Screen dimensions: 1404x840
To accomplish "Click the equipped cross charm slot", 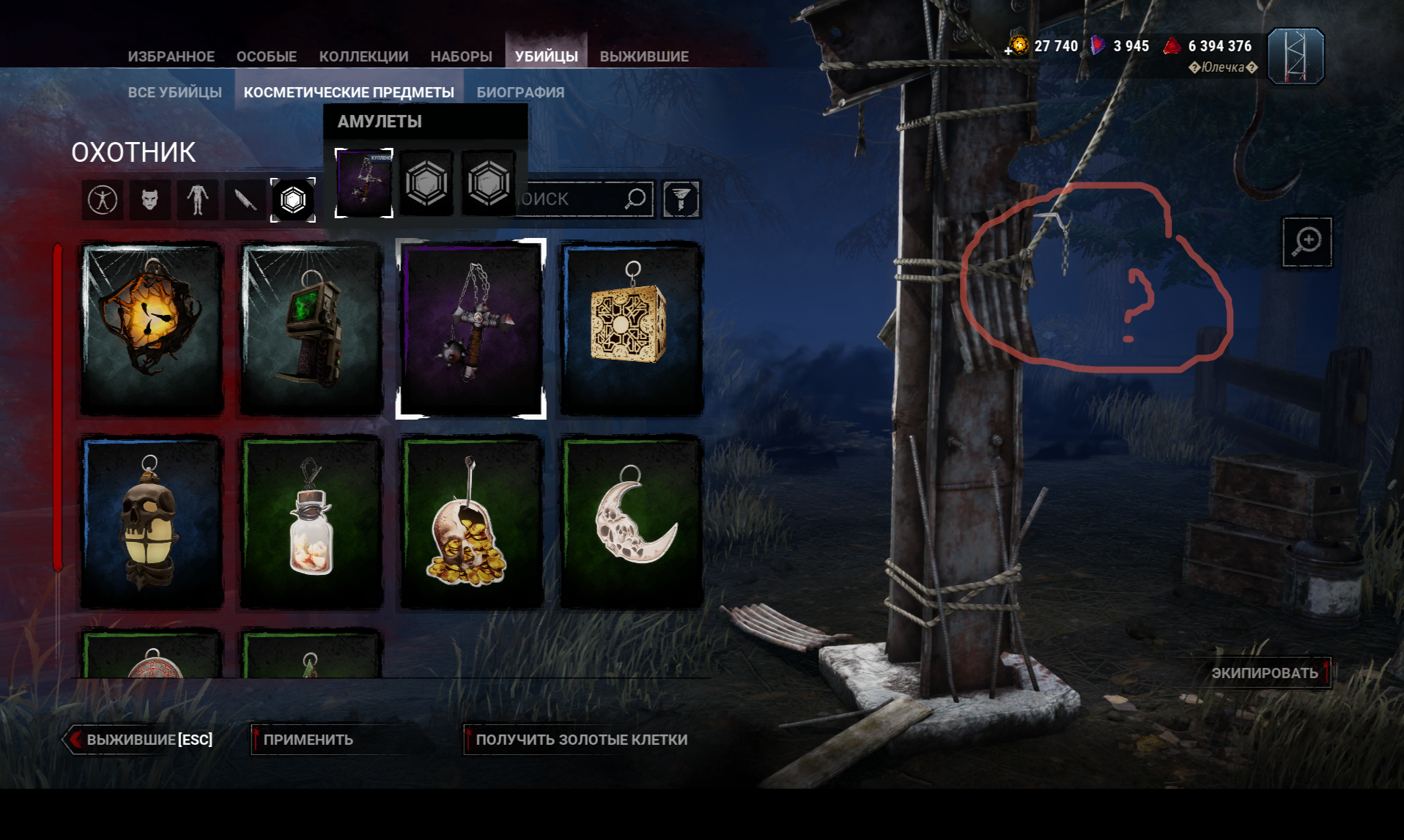I will [364, 182].
